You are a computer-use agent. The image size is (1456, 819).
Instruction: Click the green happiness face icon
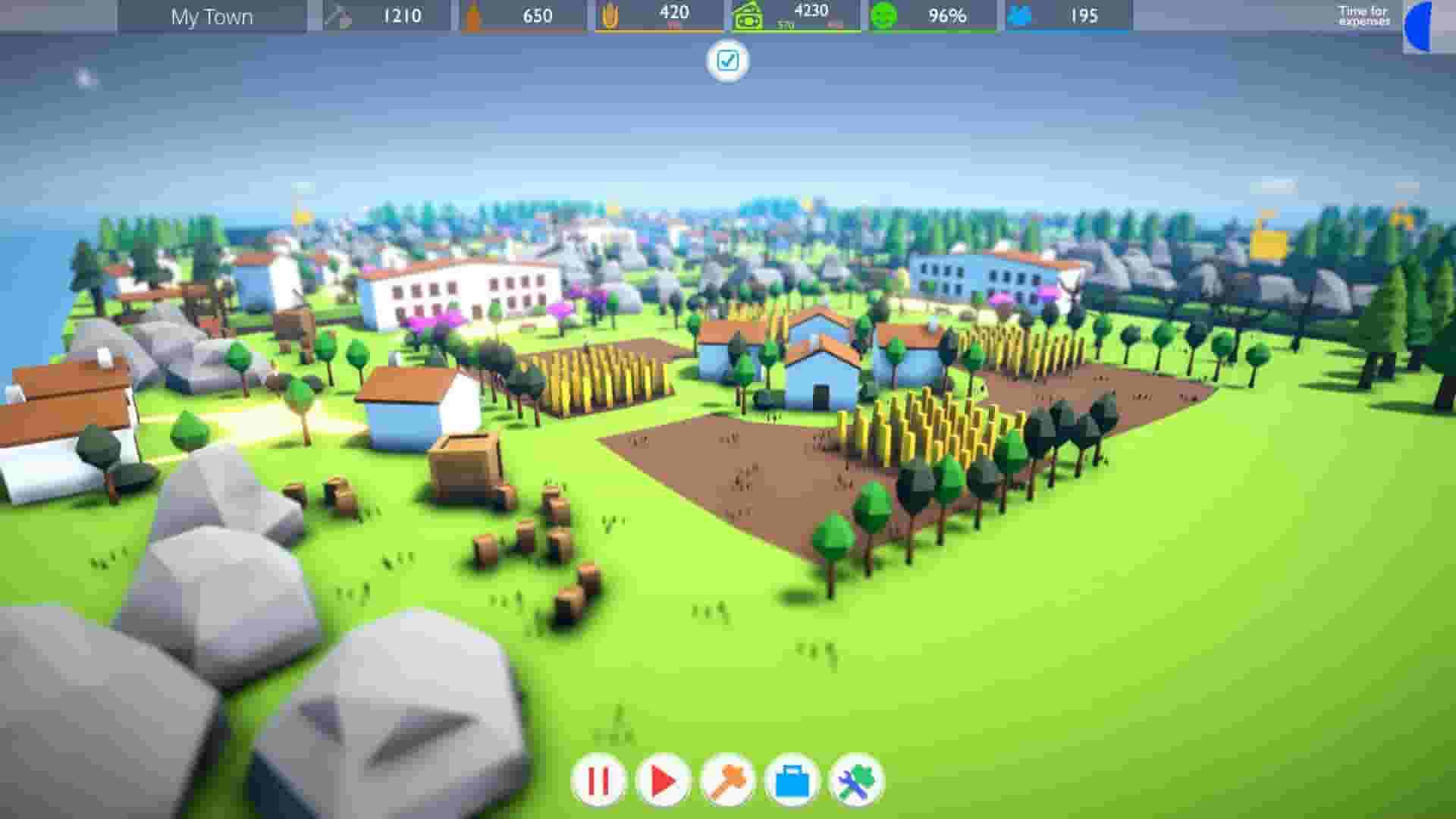coord(883,15)
